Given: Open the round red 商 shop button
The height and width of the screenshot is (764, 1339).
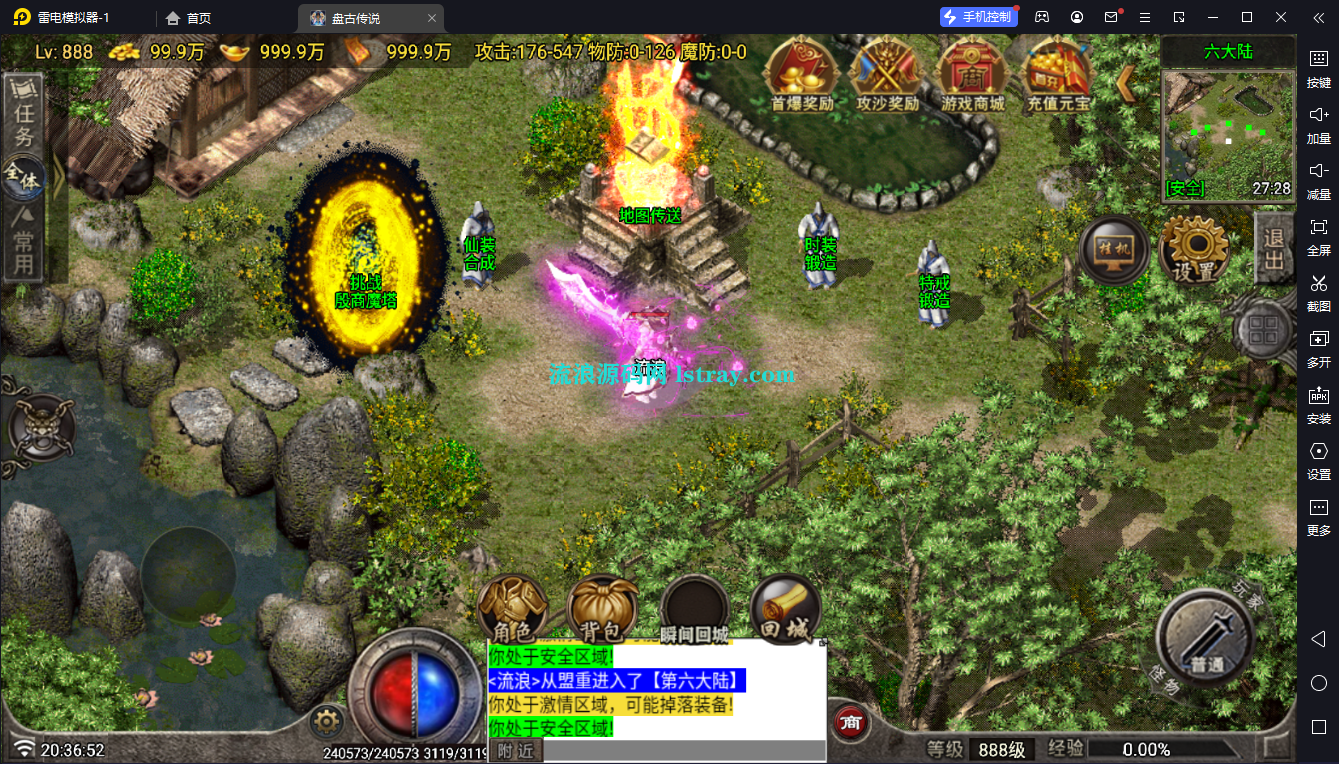Looking at the screenshot, I should point(851,723).
